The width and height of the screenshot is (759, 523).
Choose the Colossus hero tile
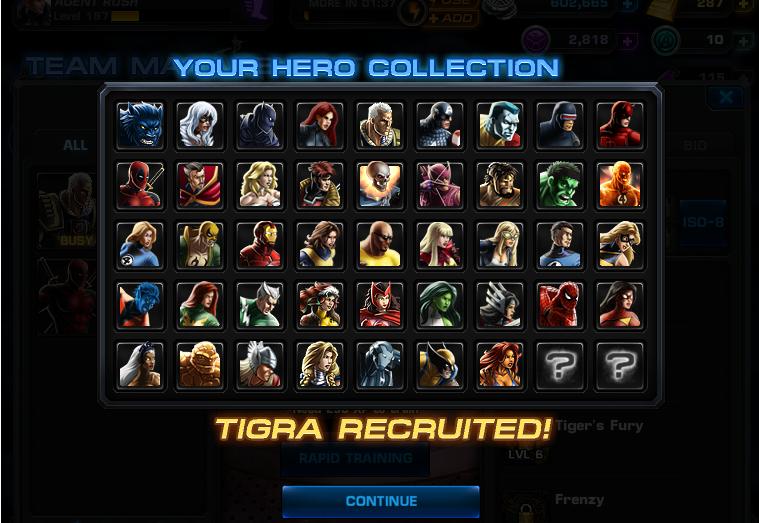(x=500, y=126)
